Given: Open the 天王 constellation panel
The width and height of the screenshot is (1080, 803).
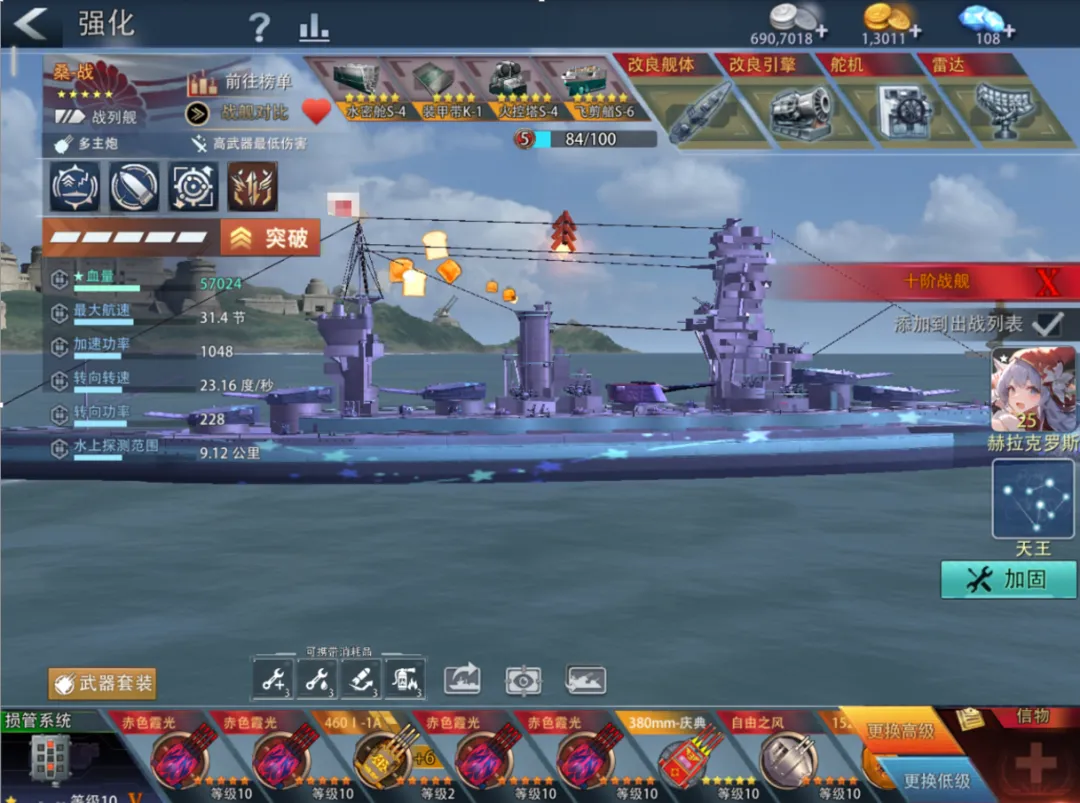Looking at the screenshot, I should 1033,498.
